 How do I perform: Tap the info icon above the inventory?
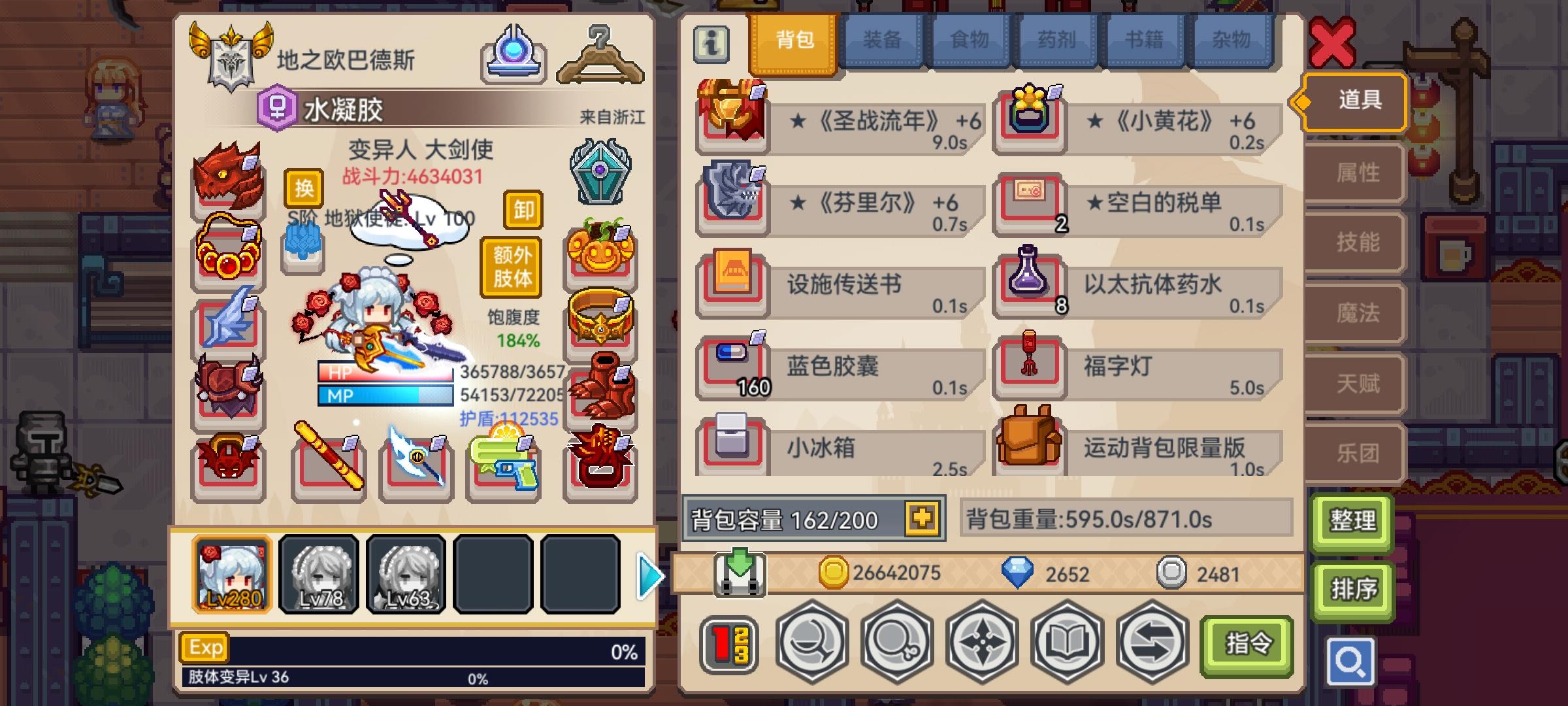(x=710, y=44)
